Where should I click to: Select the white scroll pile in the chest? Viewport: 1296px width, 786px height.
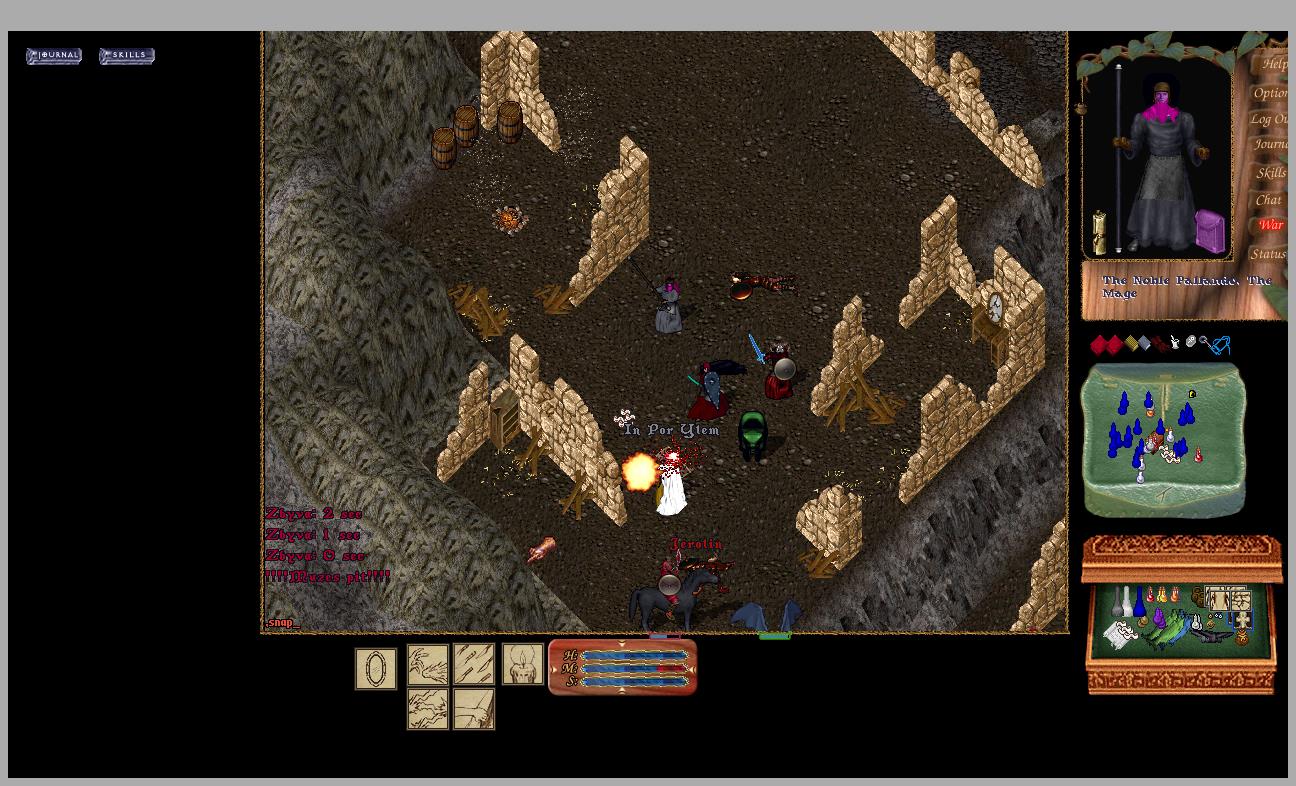[x=1120, y=634]
